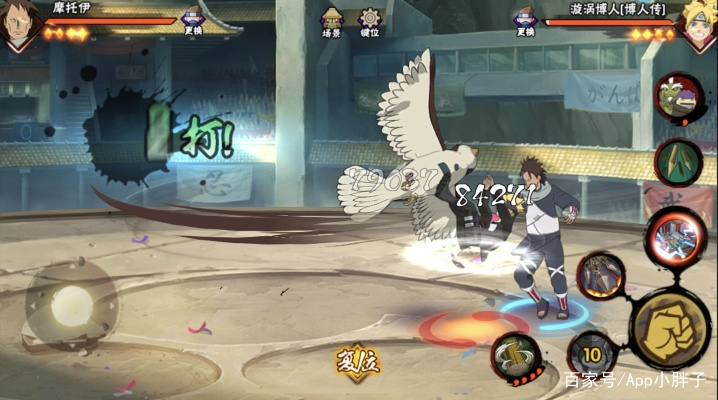Summon the green toad assist icon
Image resolution: width=718 pixels, height=400 pixels.
click(x=678, y=96)
